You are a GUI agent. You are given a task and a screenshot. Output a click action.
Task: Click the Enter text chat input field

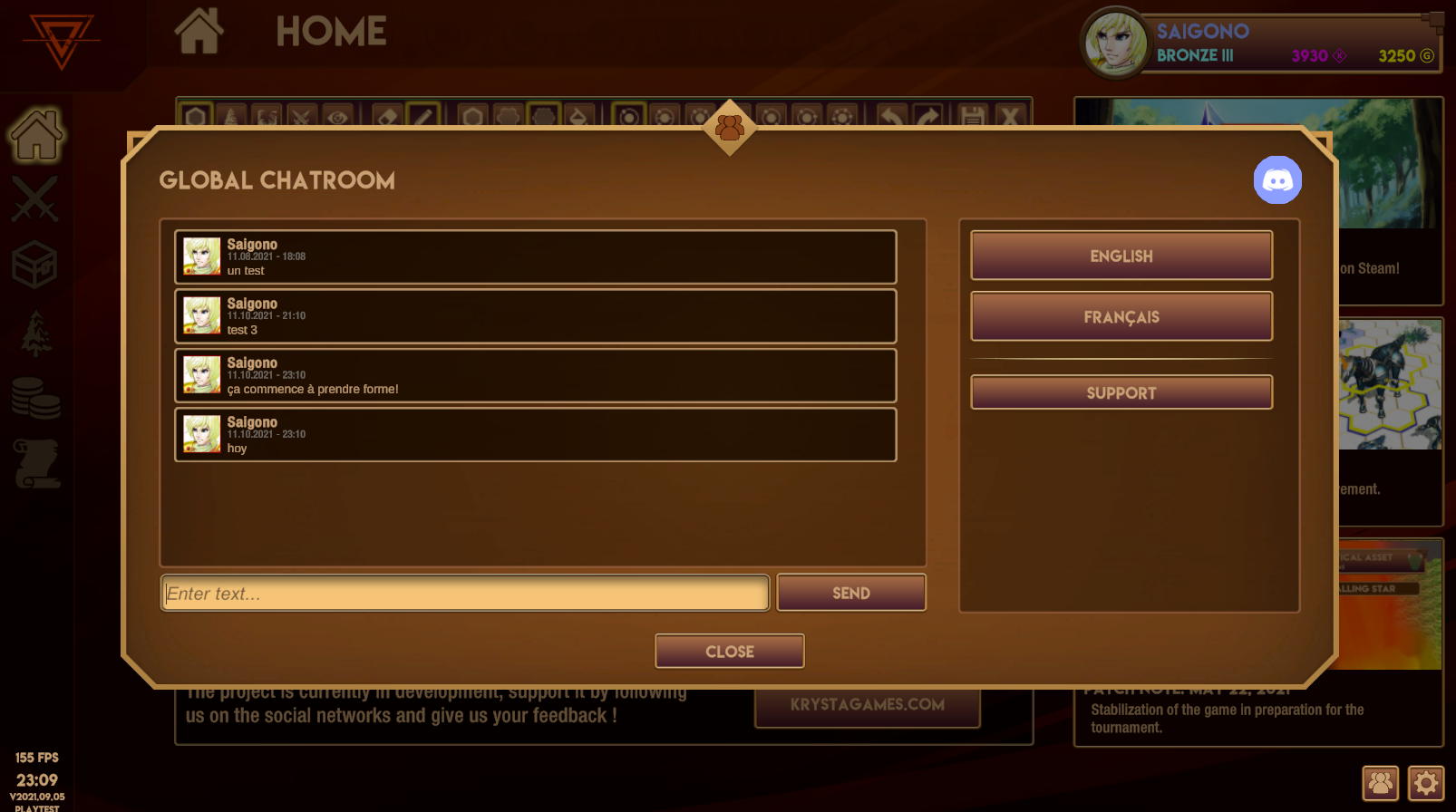[x=465, y=593]
